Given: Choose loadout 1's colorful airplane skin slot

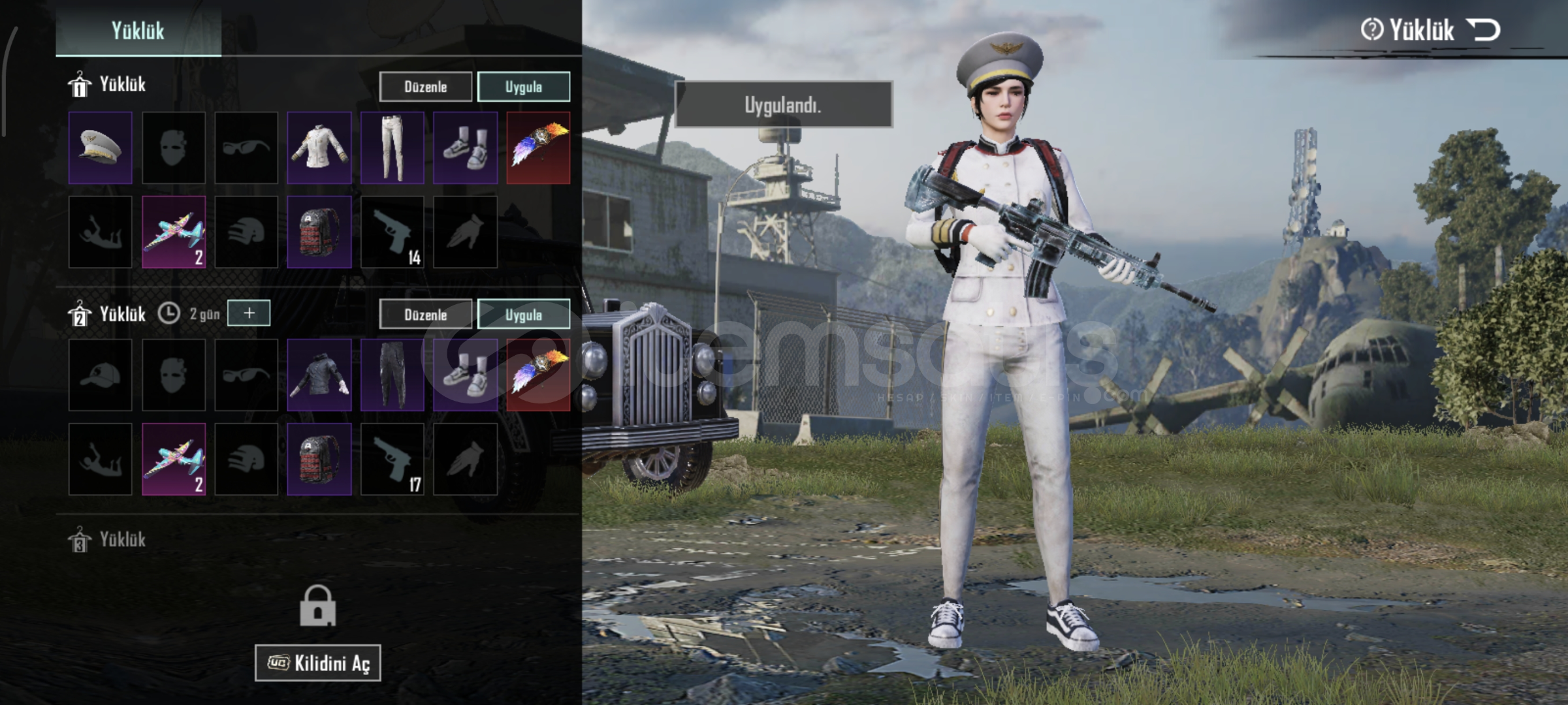Looking at the screenshot, I should pos(174,232).
